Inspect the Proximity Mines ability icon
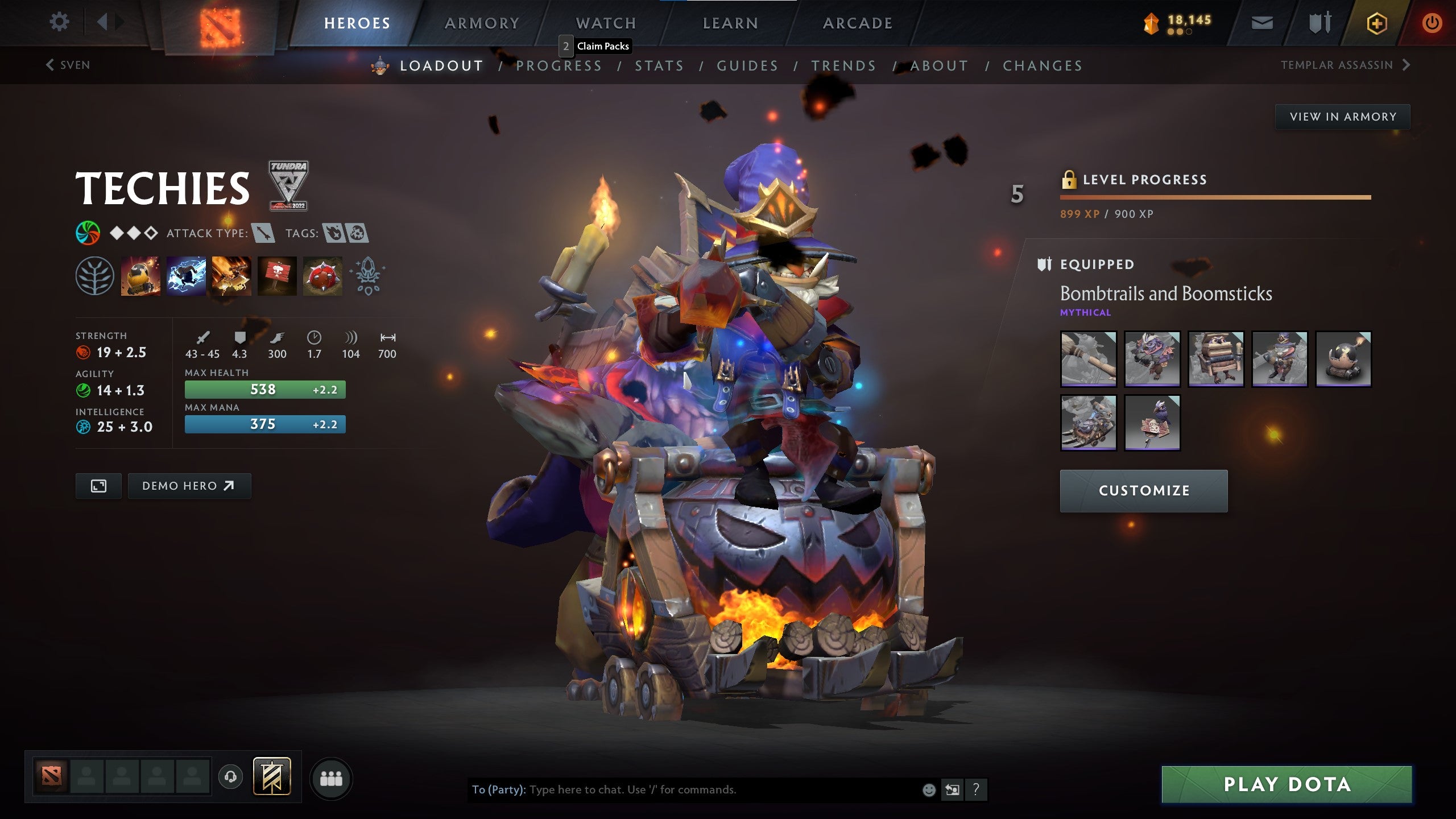Image resolution: width=1456 pixels, height=819 pixels. point(321,277)
